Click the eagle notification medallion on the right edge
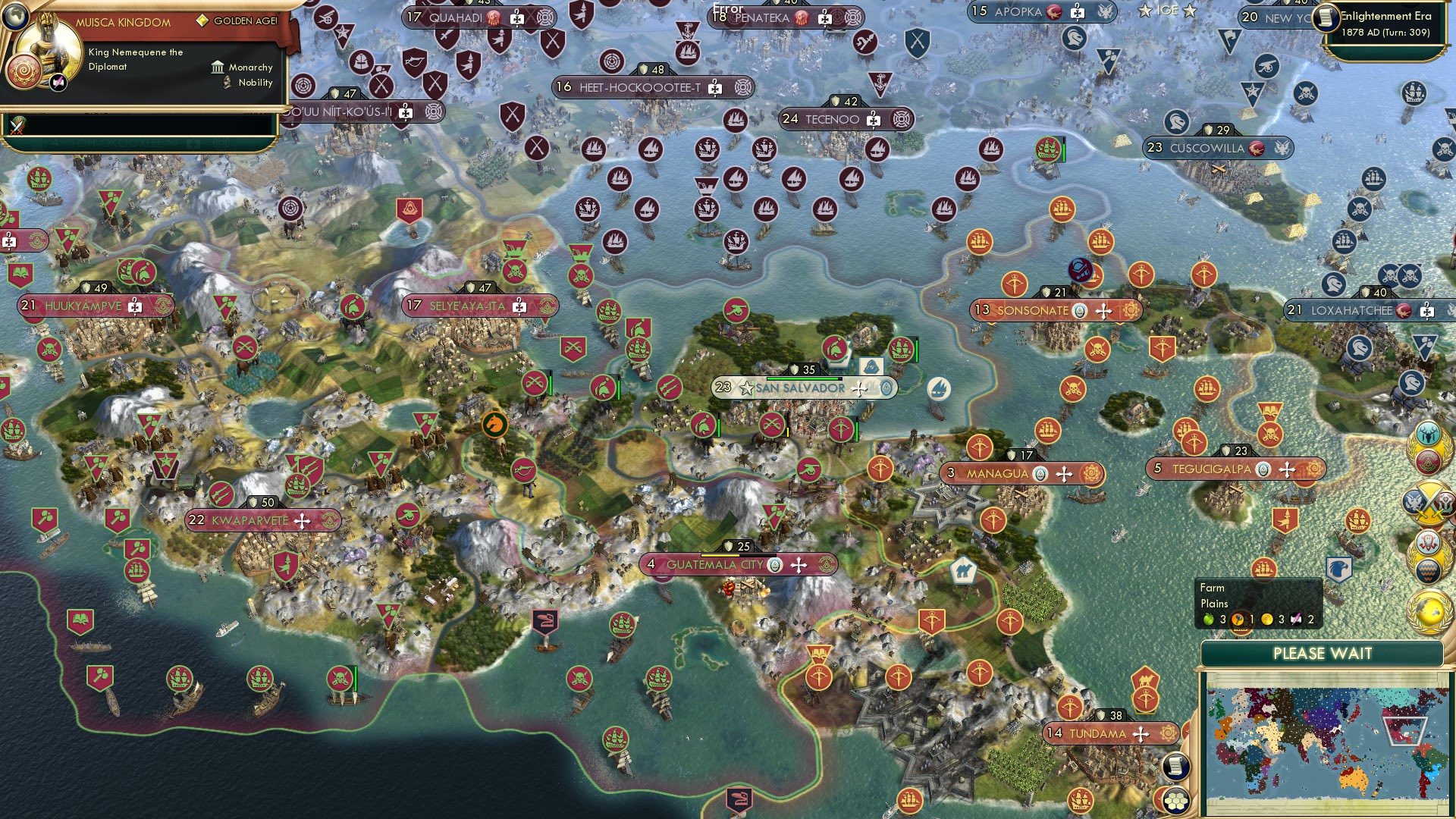The width and height of the screenshot is (1456, 819). click(x=1413, y=501)
